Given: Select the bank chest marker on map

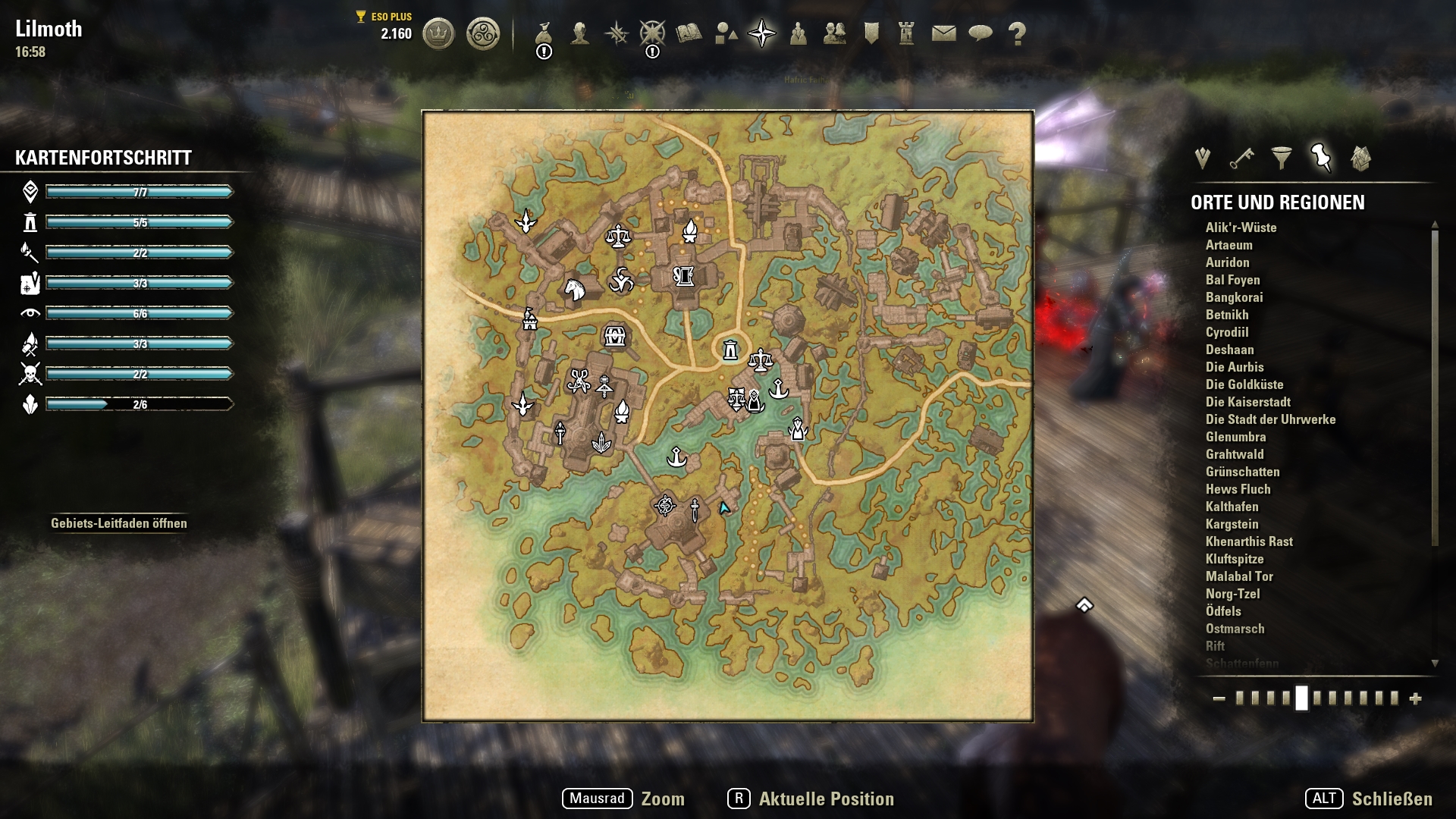Looking at the screenshot, I should 614,336.
